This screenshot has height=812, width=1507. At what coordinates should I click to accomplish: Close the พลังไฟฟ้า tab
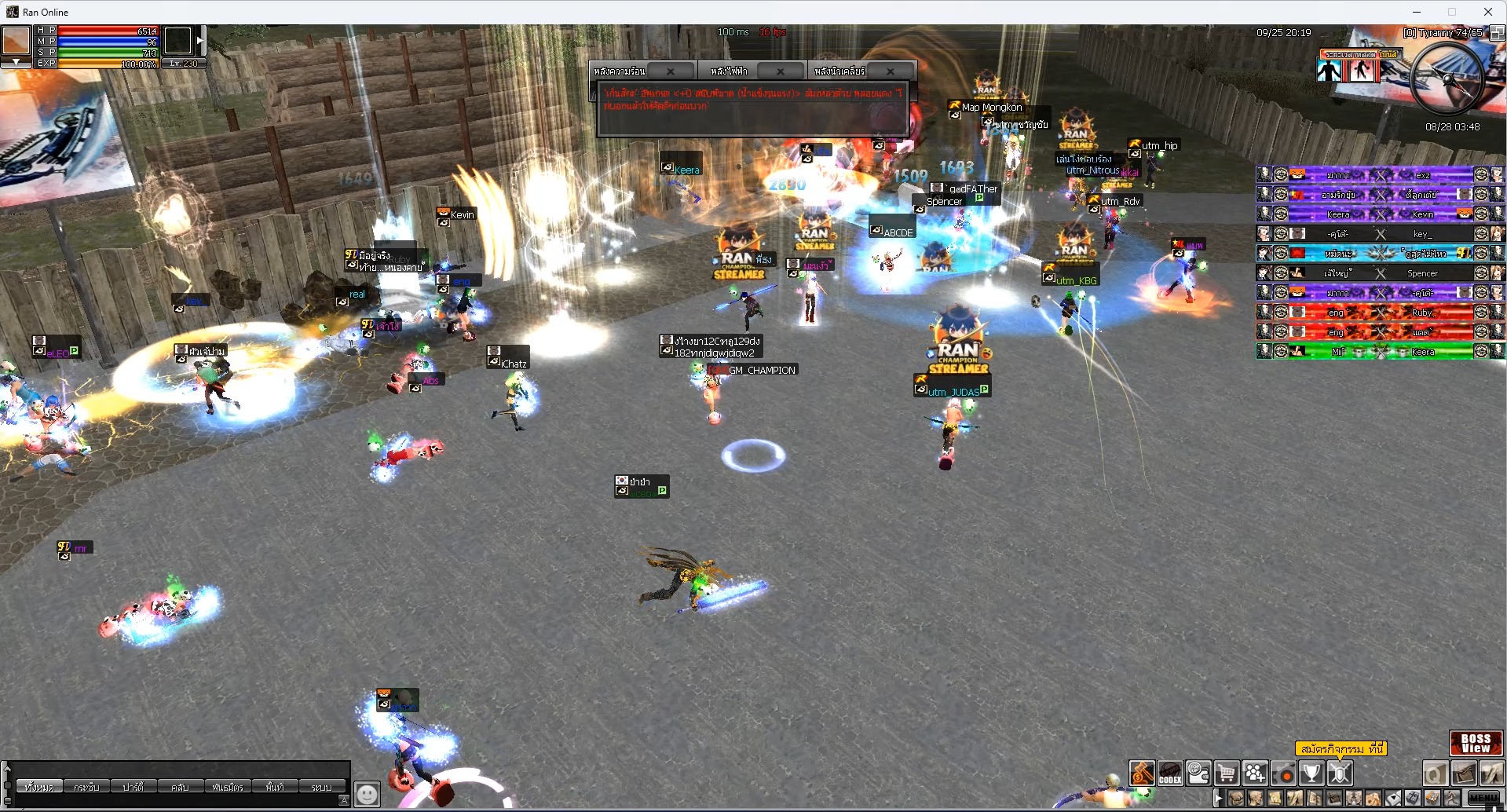click(781, 71)
